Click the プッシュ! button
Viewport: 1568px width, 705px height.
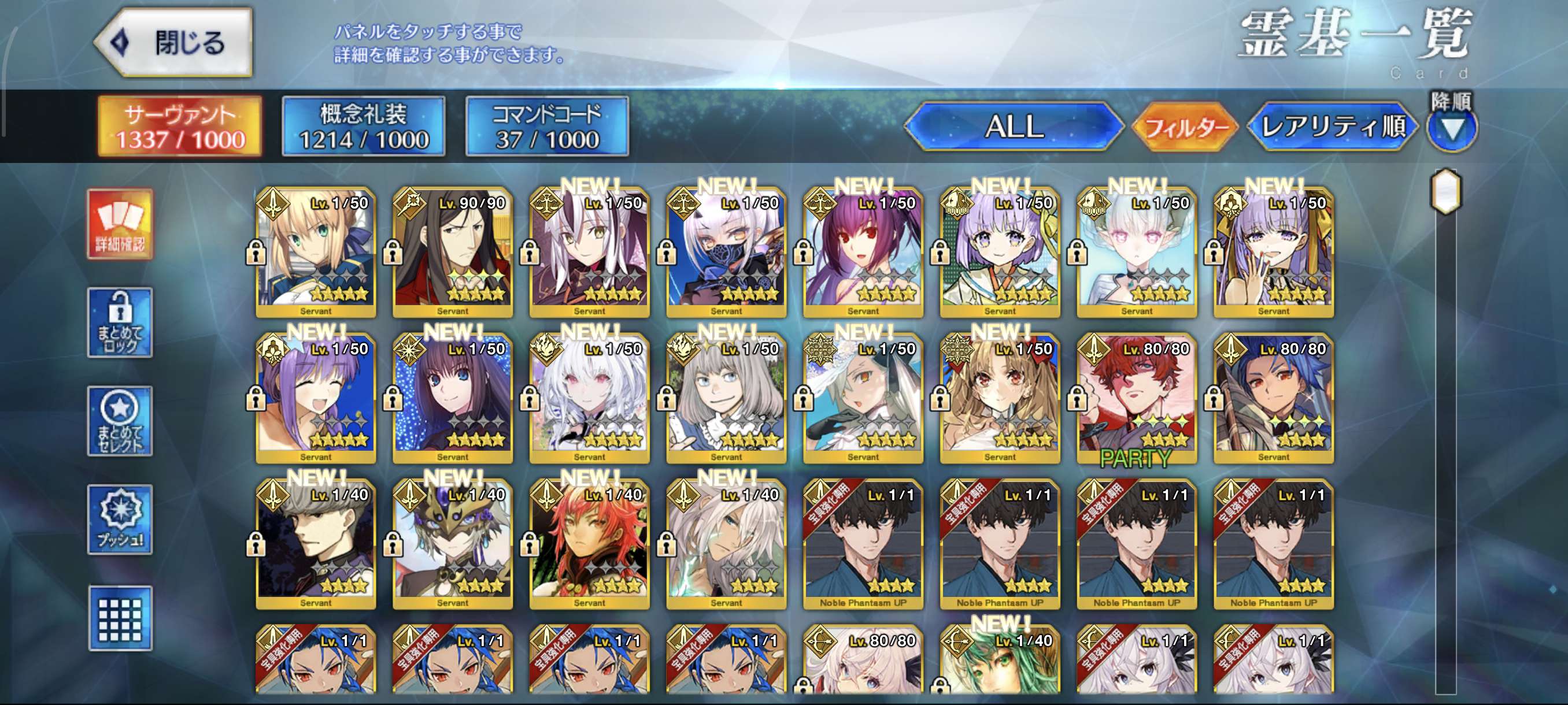click(120, 520)
